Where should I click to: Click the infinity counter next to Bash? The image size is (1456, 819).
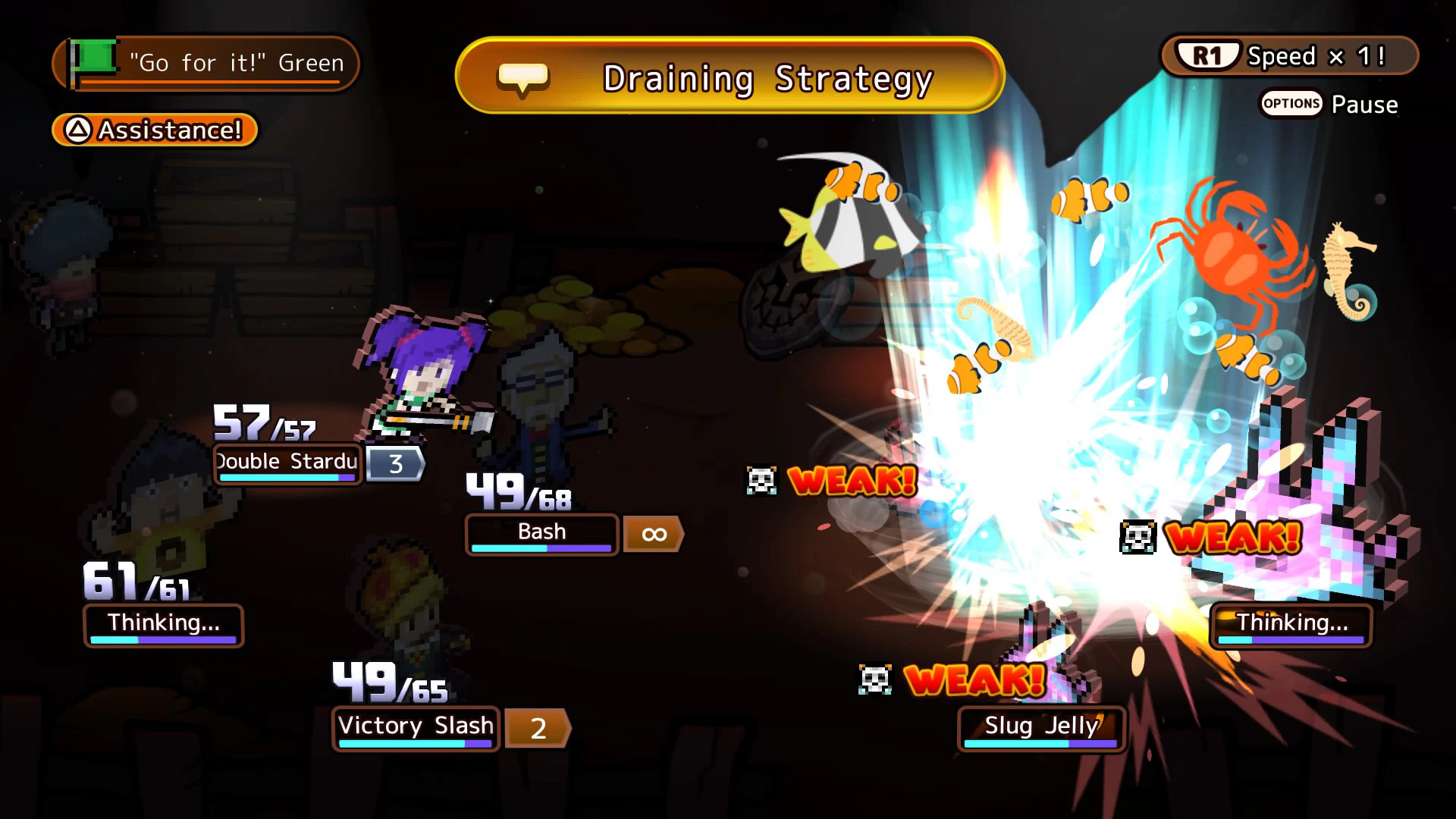coord(653,534)
